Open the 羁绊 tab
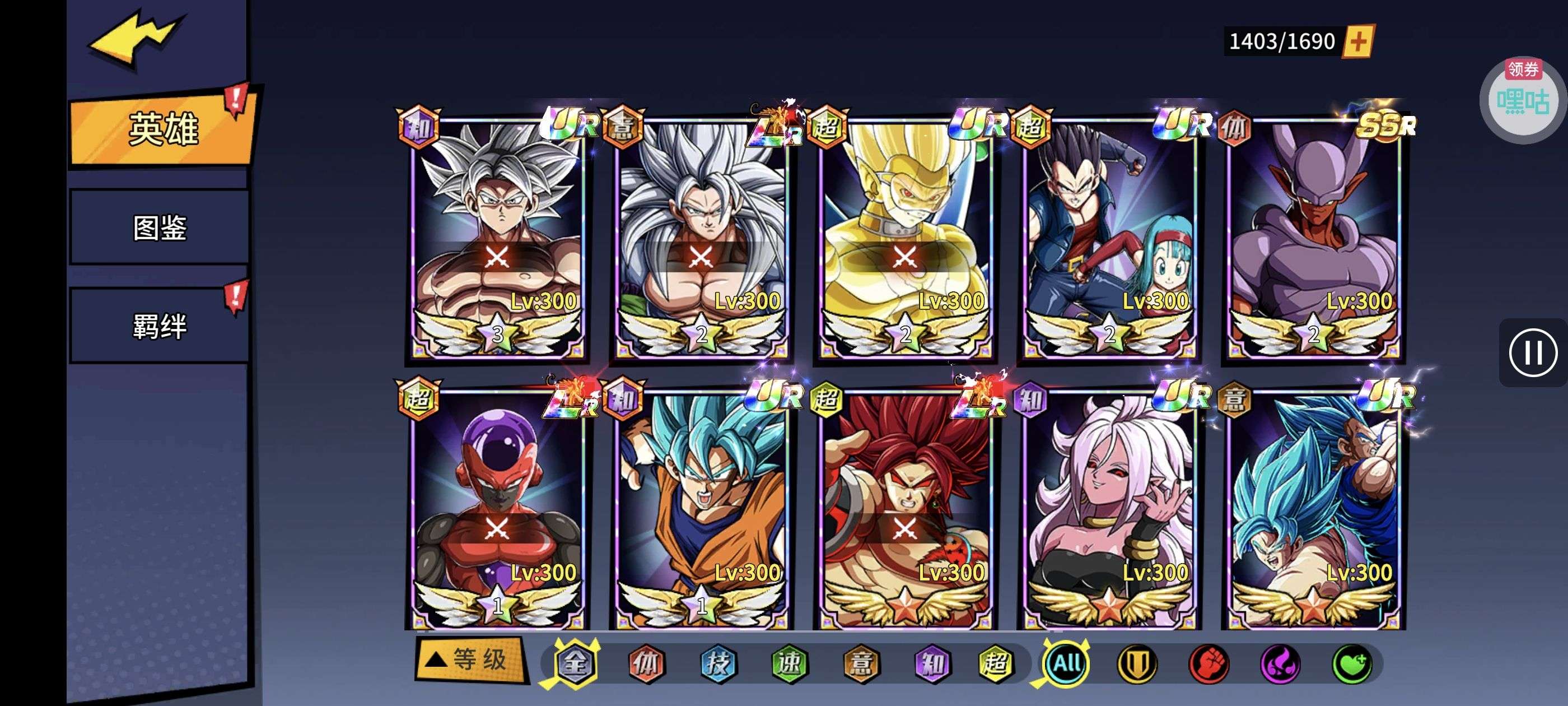This screenshot has width=1568, height=706. (x=160, y=326)
